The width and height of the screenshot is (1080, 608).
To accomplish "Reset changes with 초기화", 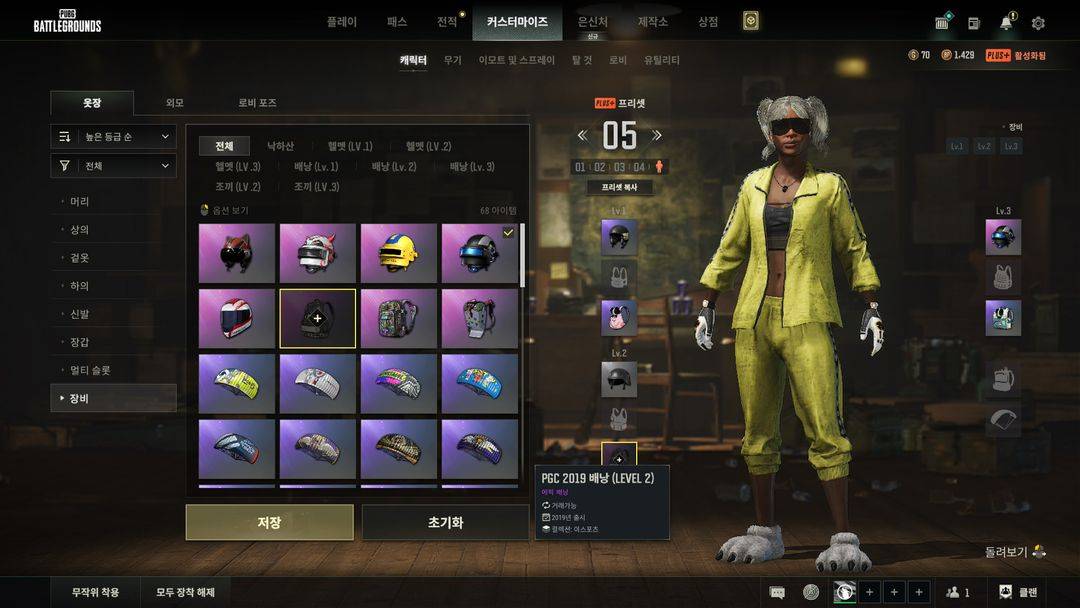I will [x=445, y=522].
